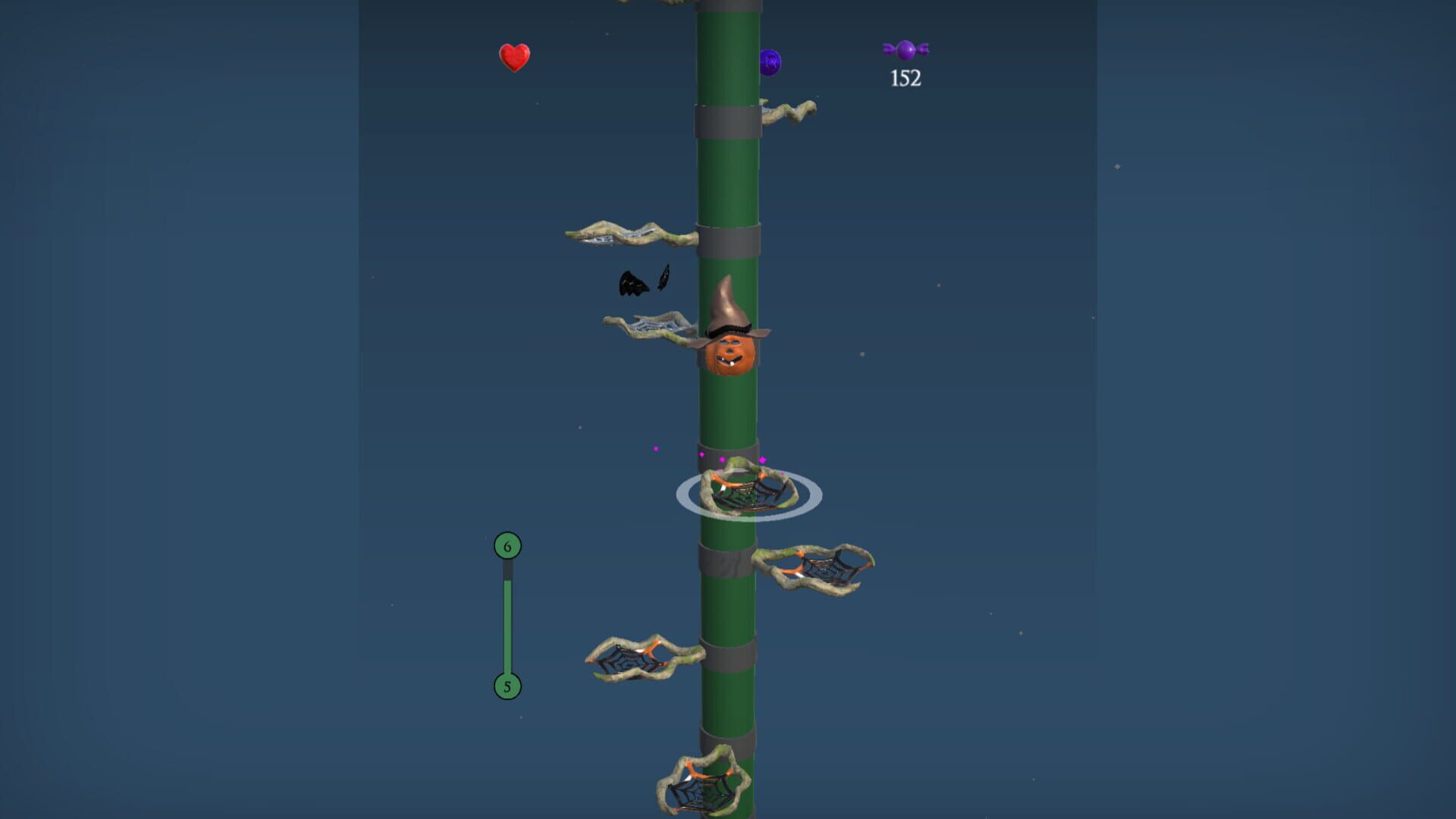Click the topmost branch platform on the right
This screenshot has height=819, width=1456.
(789, 110)
